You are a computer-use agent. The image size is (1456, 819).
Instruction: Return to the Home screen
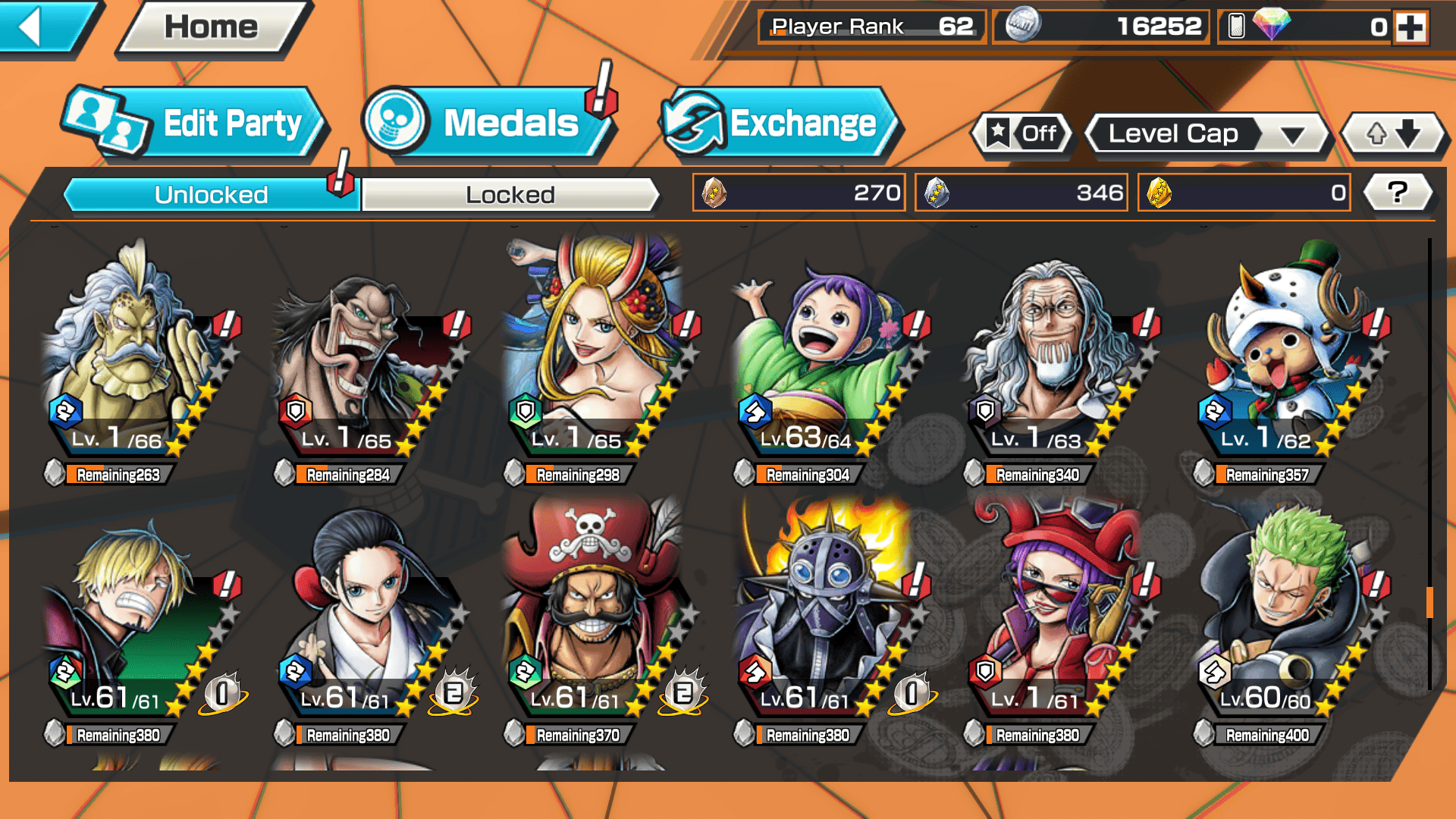(x=212, y=27)
